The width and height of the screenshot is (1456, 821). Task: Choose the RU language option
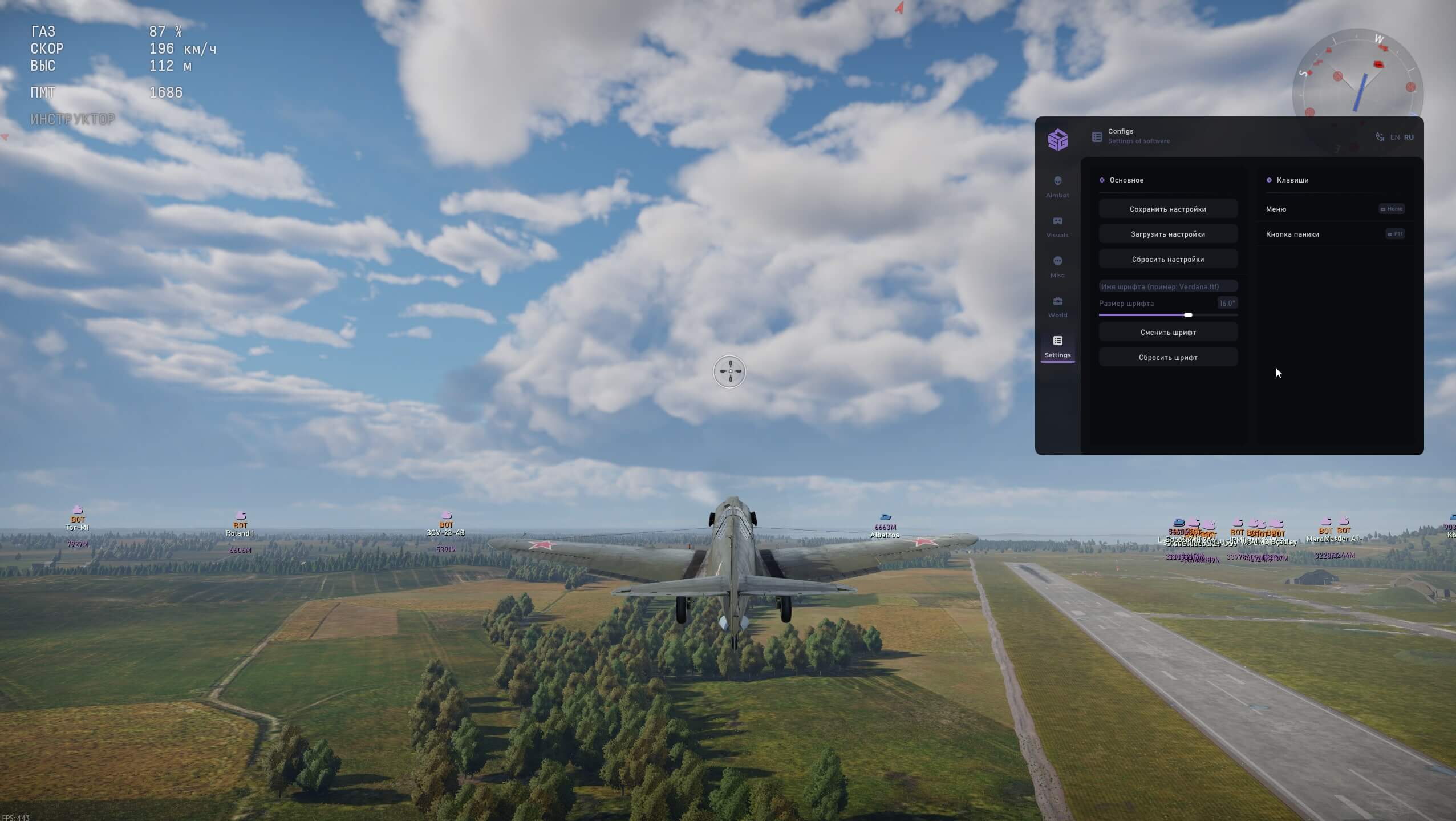click(x=1409, y=137)
